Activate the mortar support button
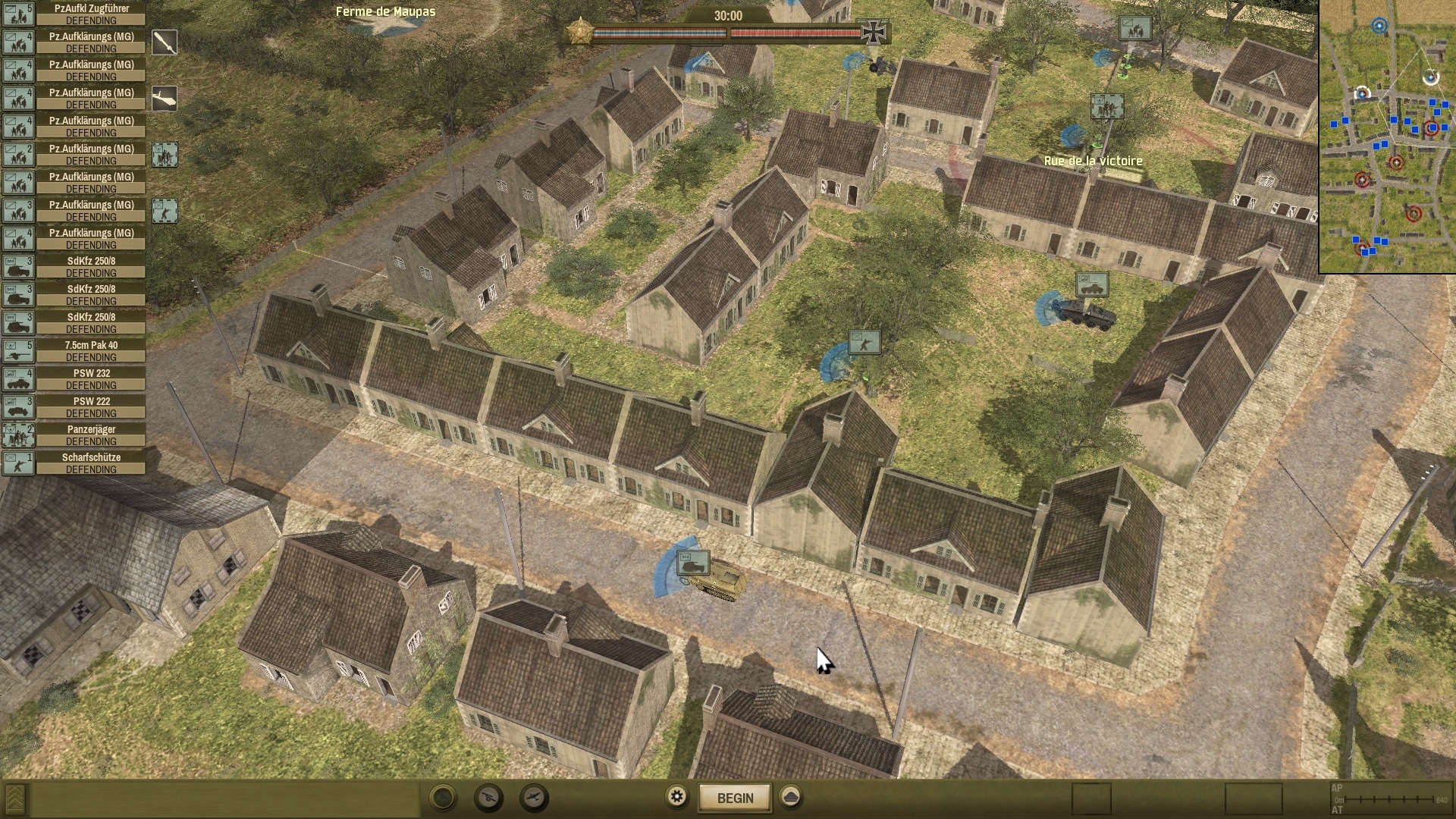 443,798
